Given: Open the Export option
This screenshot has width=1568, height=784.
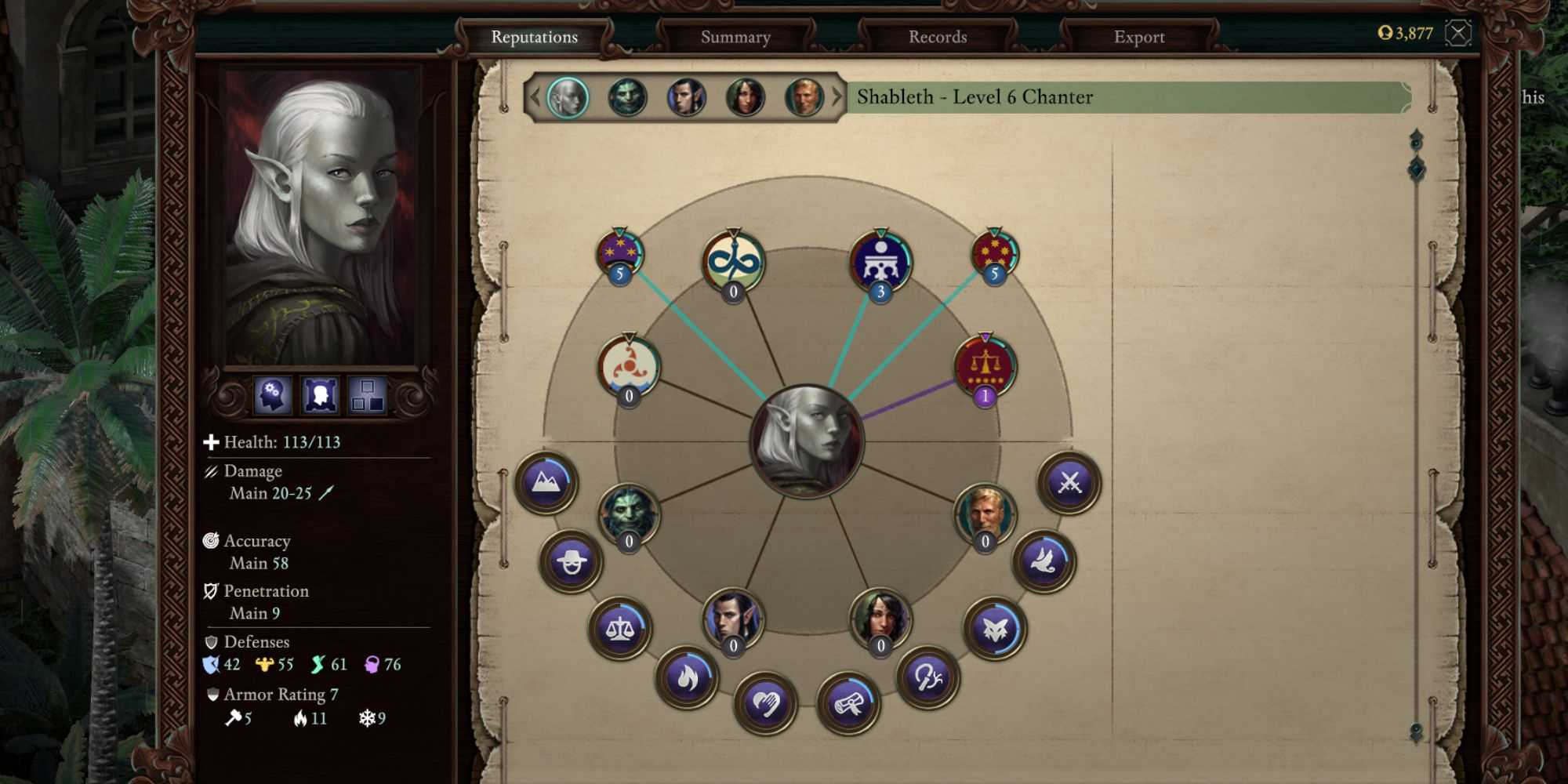Looking at the screenshot, I should [x=1138, y=36].
